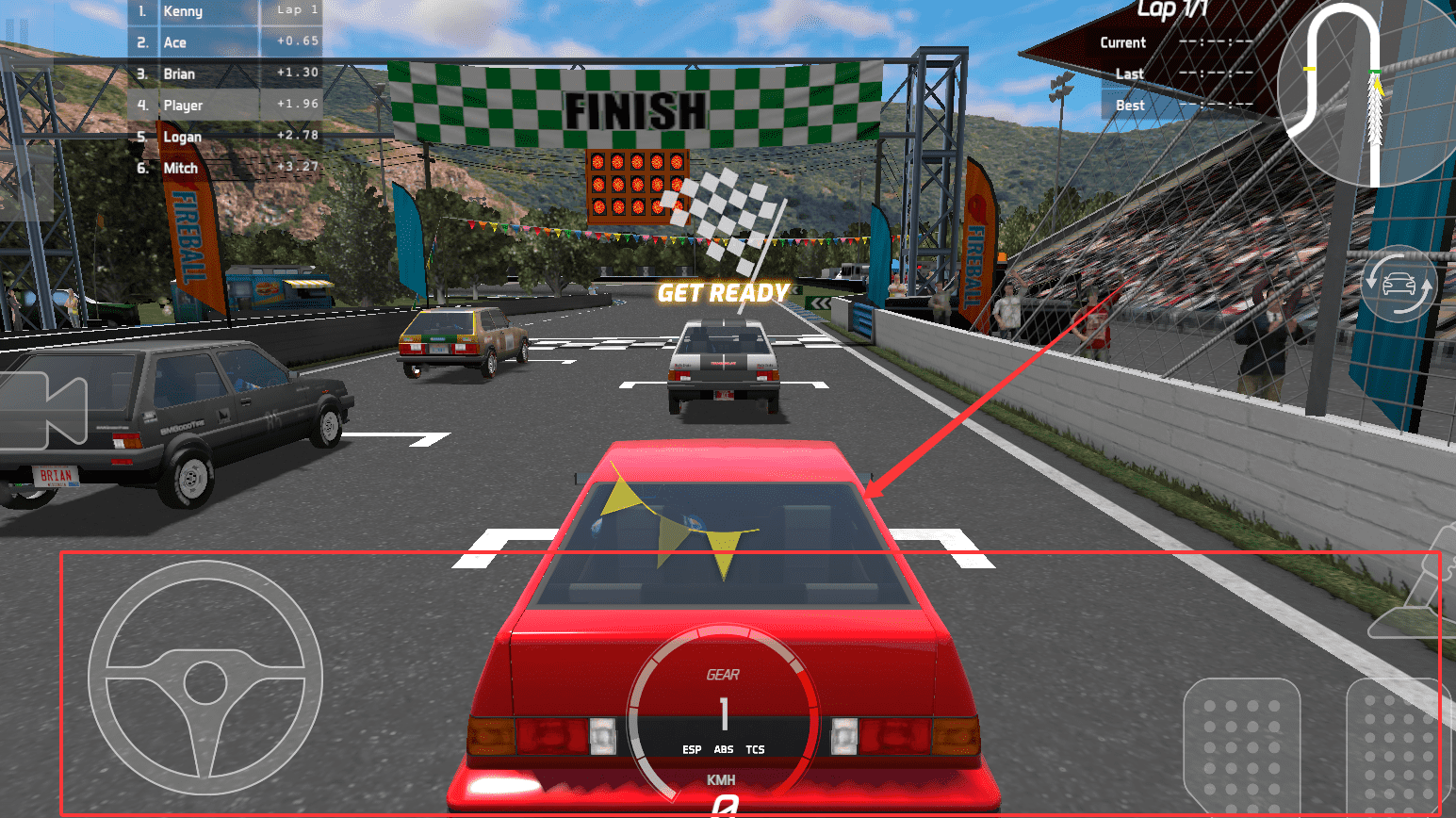Tap the steering wheel control

[x=205, y=679]
